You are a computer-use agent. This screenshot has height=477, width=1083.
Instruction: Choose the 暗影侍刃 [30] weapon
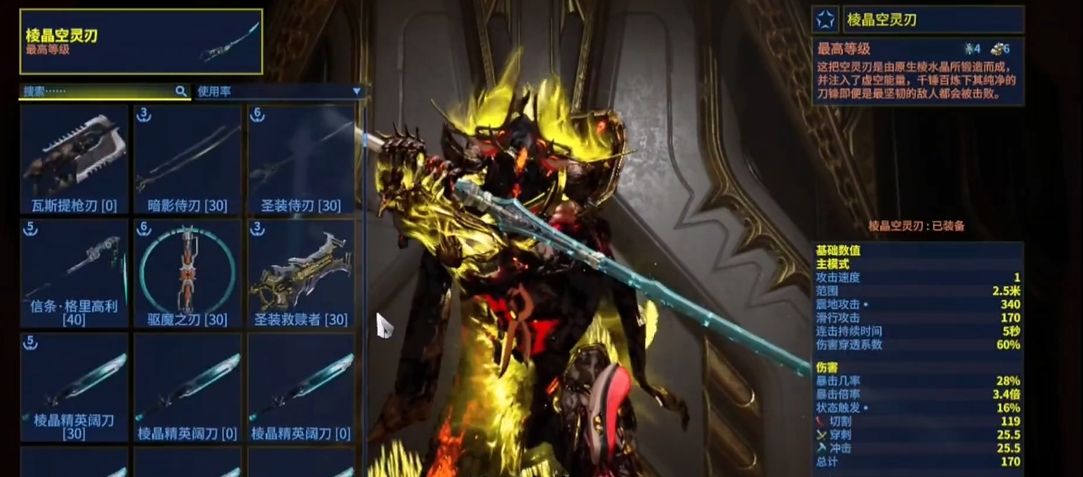pos(188,160)
